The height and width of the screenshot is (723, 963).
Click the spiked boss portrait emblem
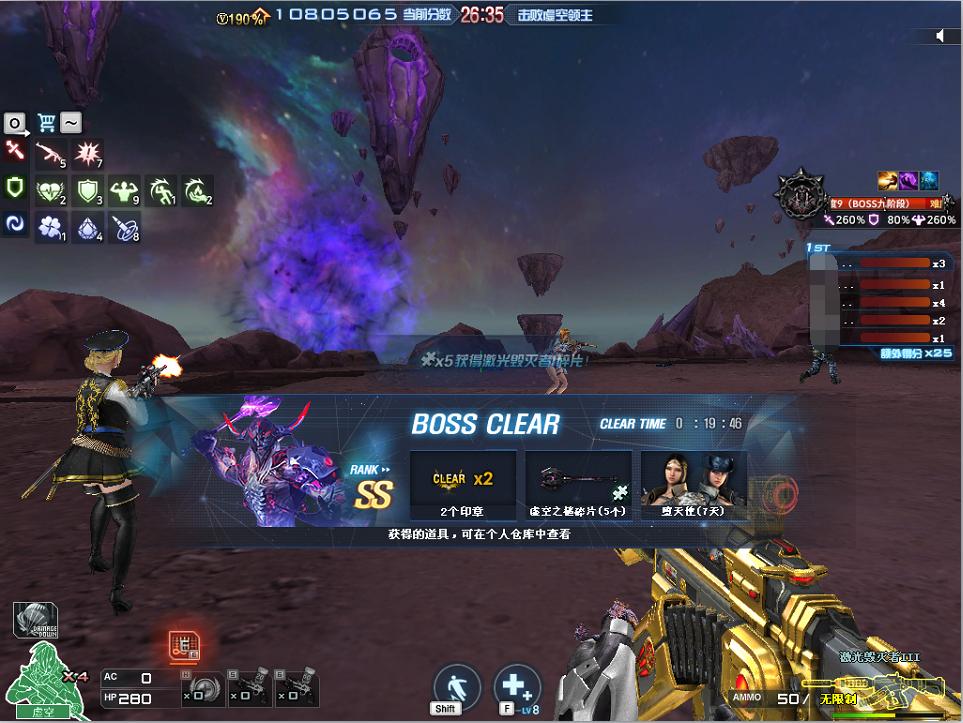coord(801,195)
